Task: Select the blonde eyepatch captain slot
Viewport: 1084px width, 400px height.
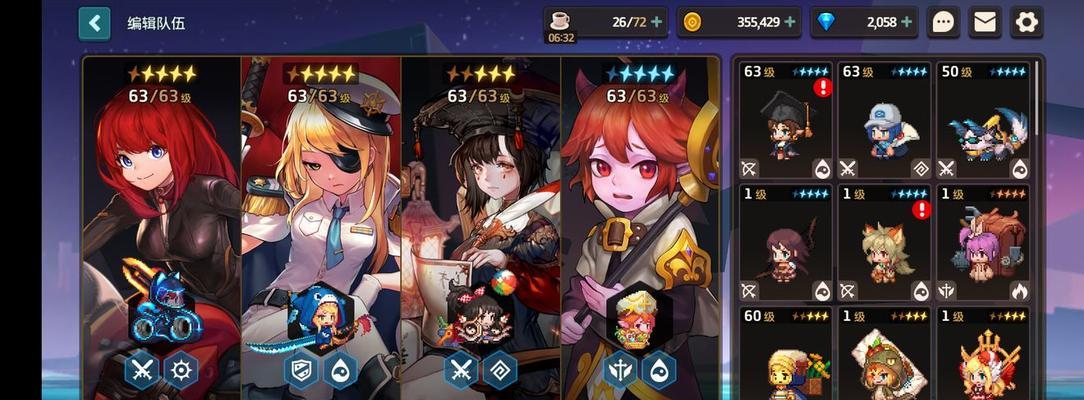Action: pos(321,220)
